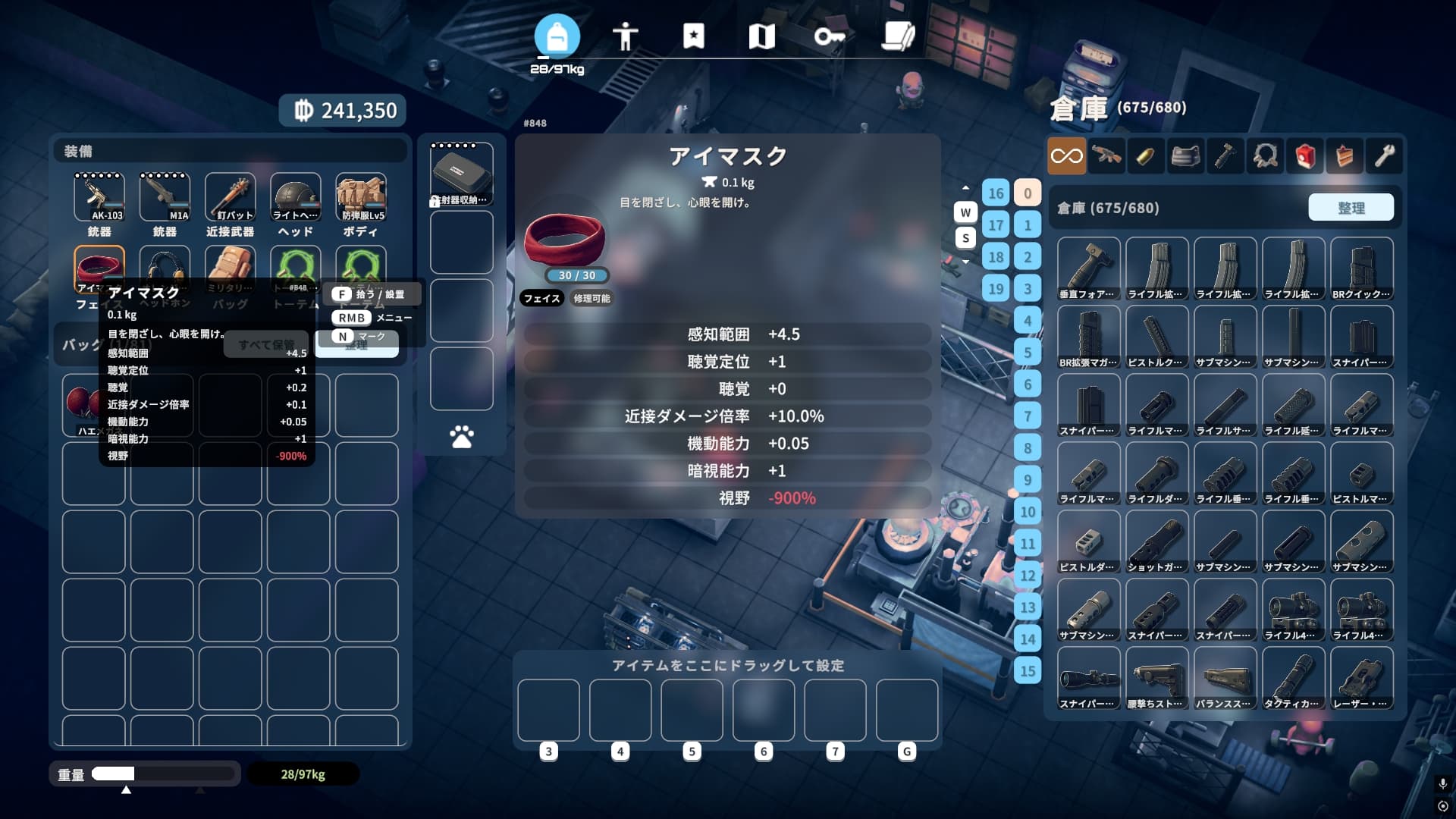Screen dimensions: 1456x819
Task: Select the tactical flashlight item in storage
Action: [x=1293, y=677]
